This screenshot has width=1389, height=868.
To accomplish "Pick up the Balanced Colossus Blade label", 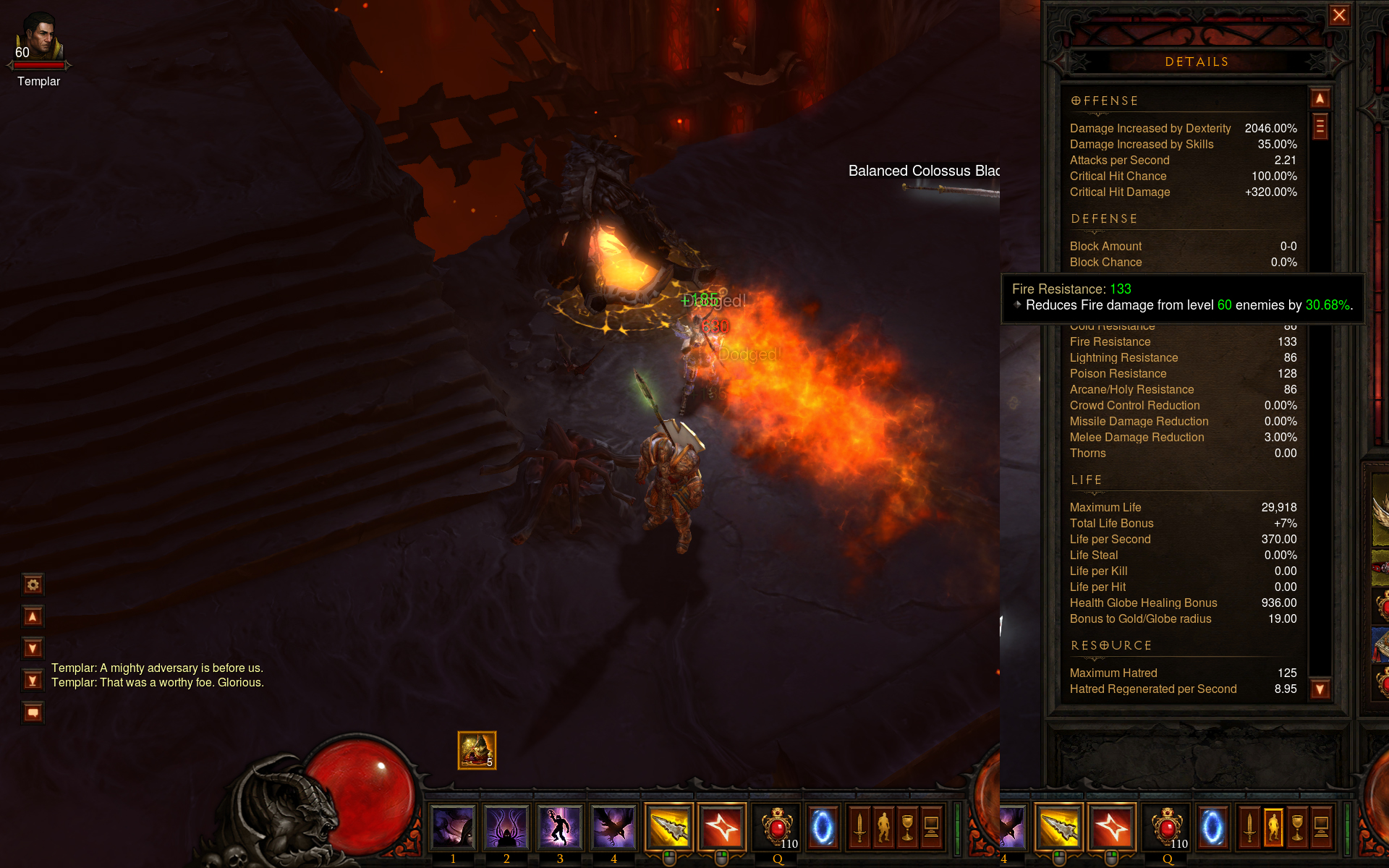I will [923, 171].
